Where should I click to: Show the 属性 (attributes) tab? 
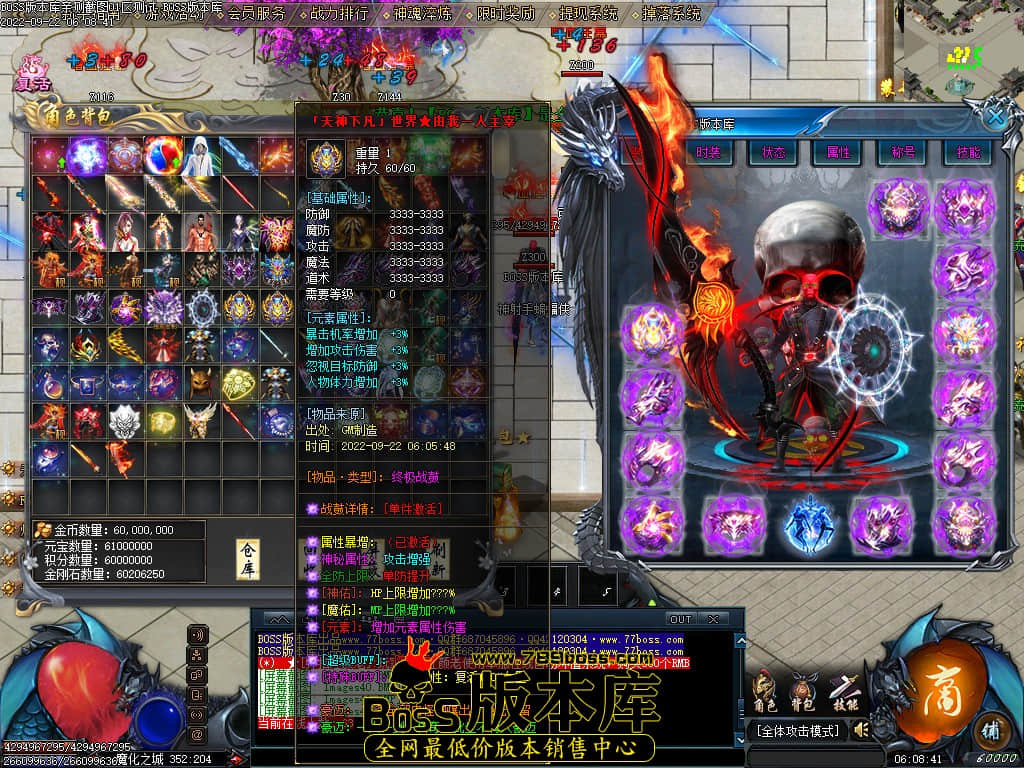click(838, 152)
